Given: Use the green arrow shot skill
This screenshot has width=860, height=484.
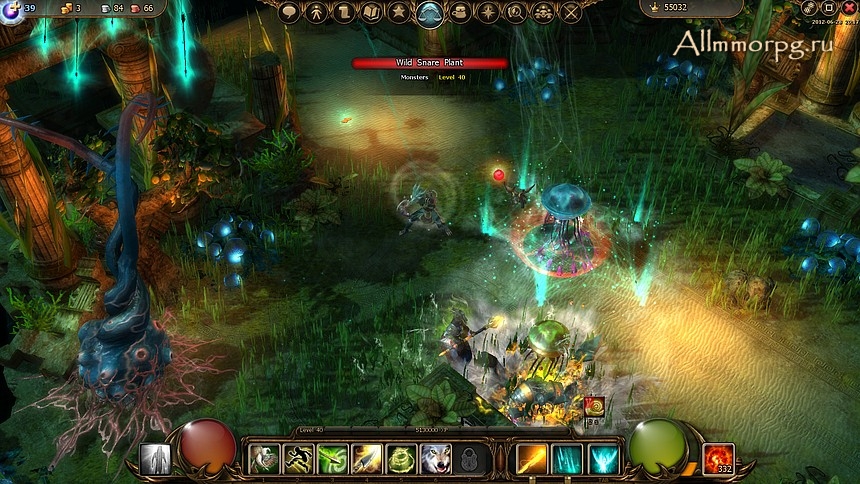Looking at the screenshot, I should pos(332,459).
